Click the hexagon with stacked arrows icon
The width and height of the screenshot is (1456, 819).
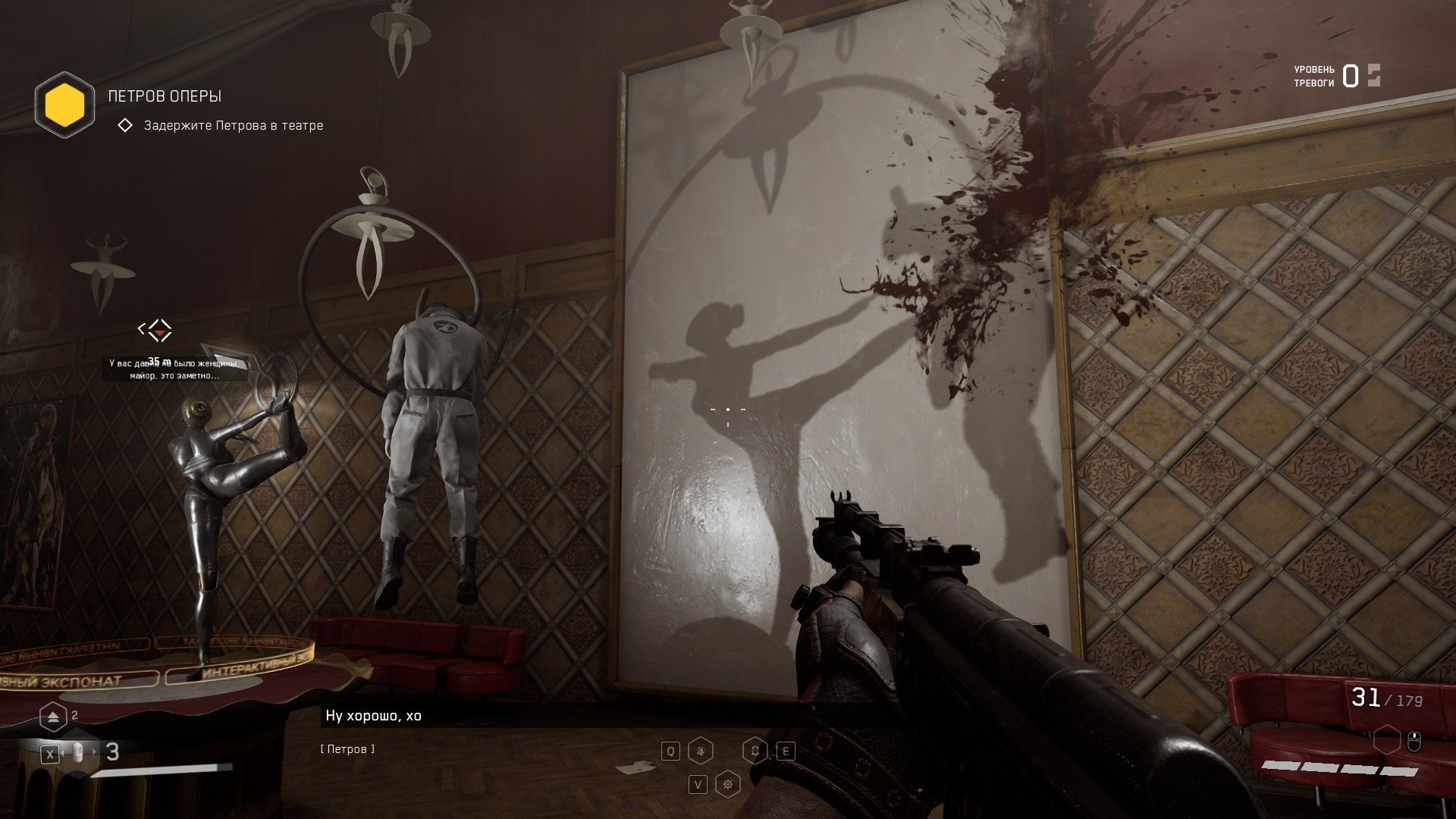pyautogui.click(x=53, y=716)
